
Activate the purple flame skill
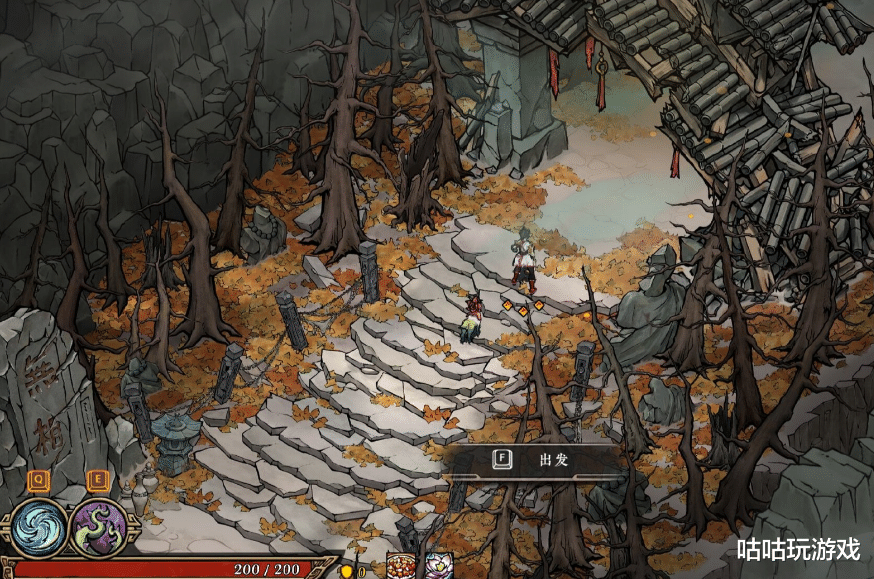pyautogui.click(x=99, y=527)
